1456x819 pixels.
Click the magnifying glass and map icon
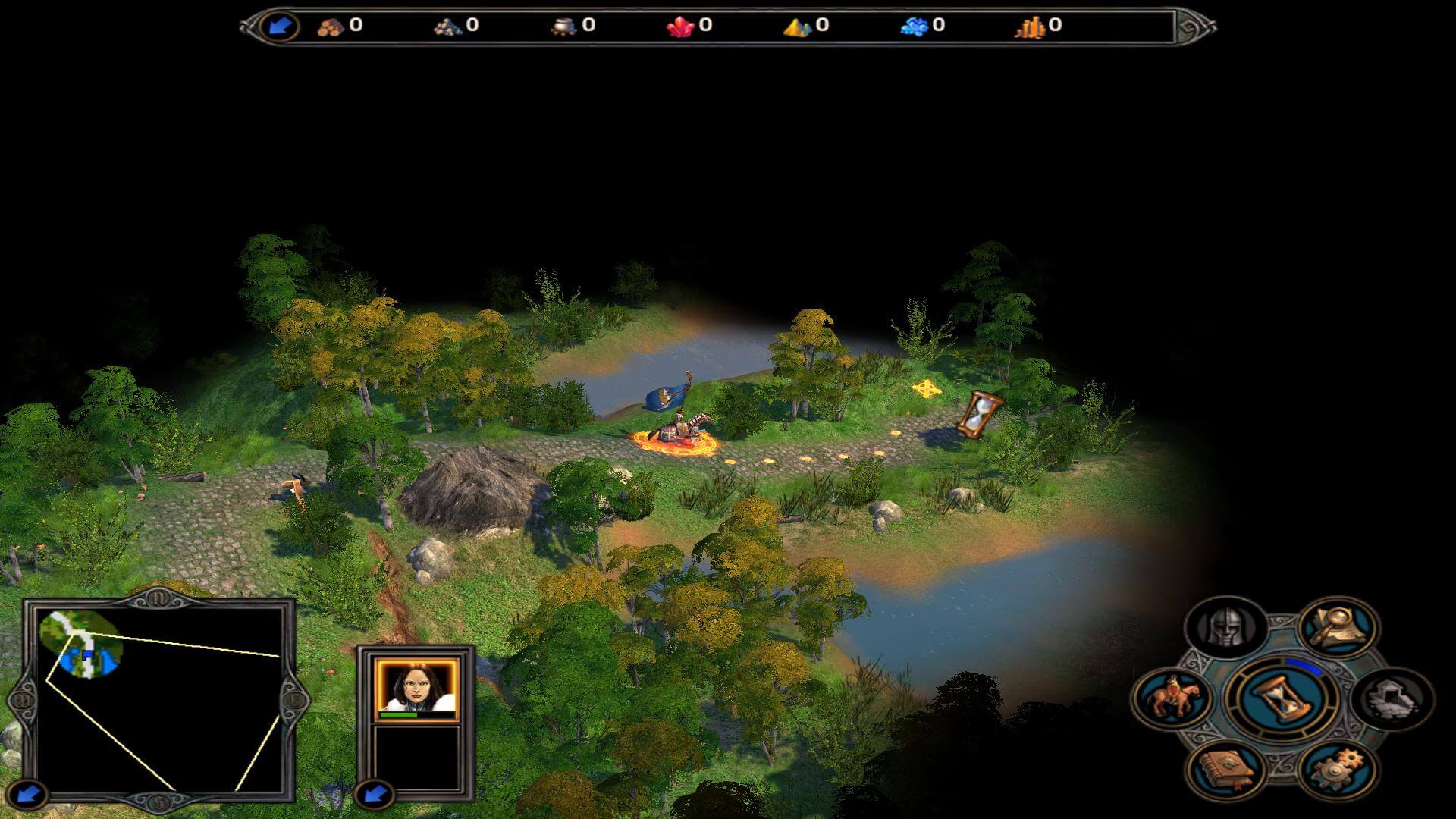(1338, 627)
